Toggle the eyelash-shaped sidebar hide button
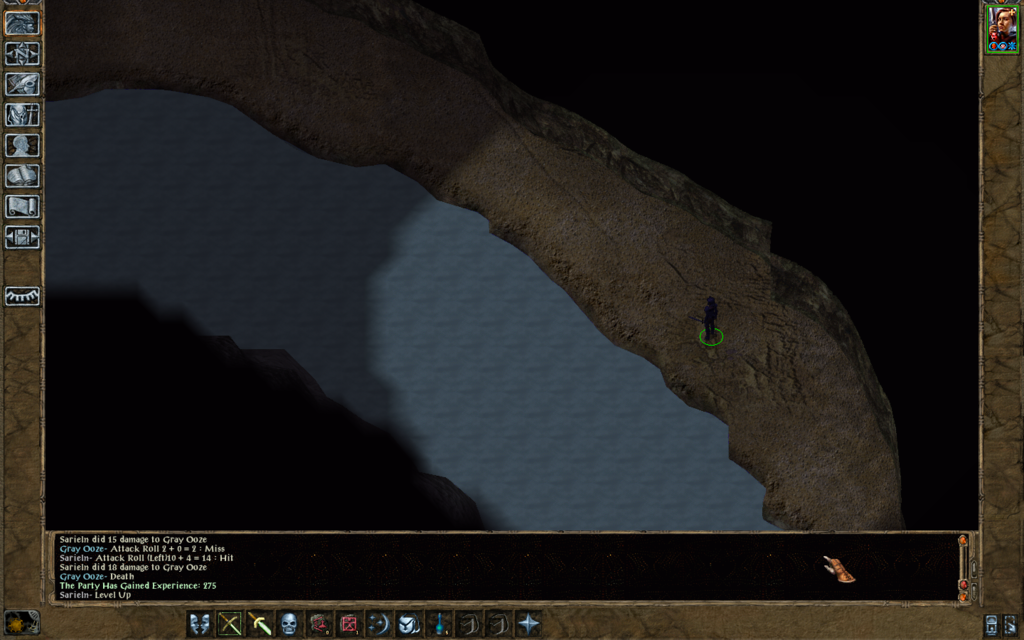Image resolution: width=1024 pixels, height=640 pixels. [22, 297]
